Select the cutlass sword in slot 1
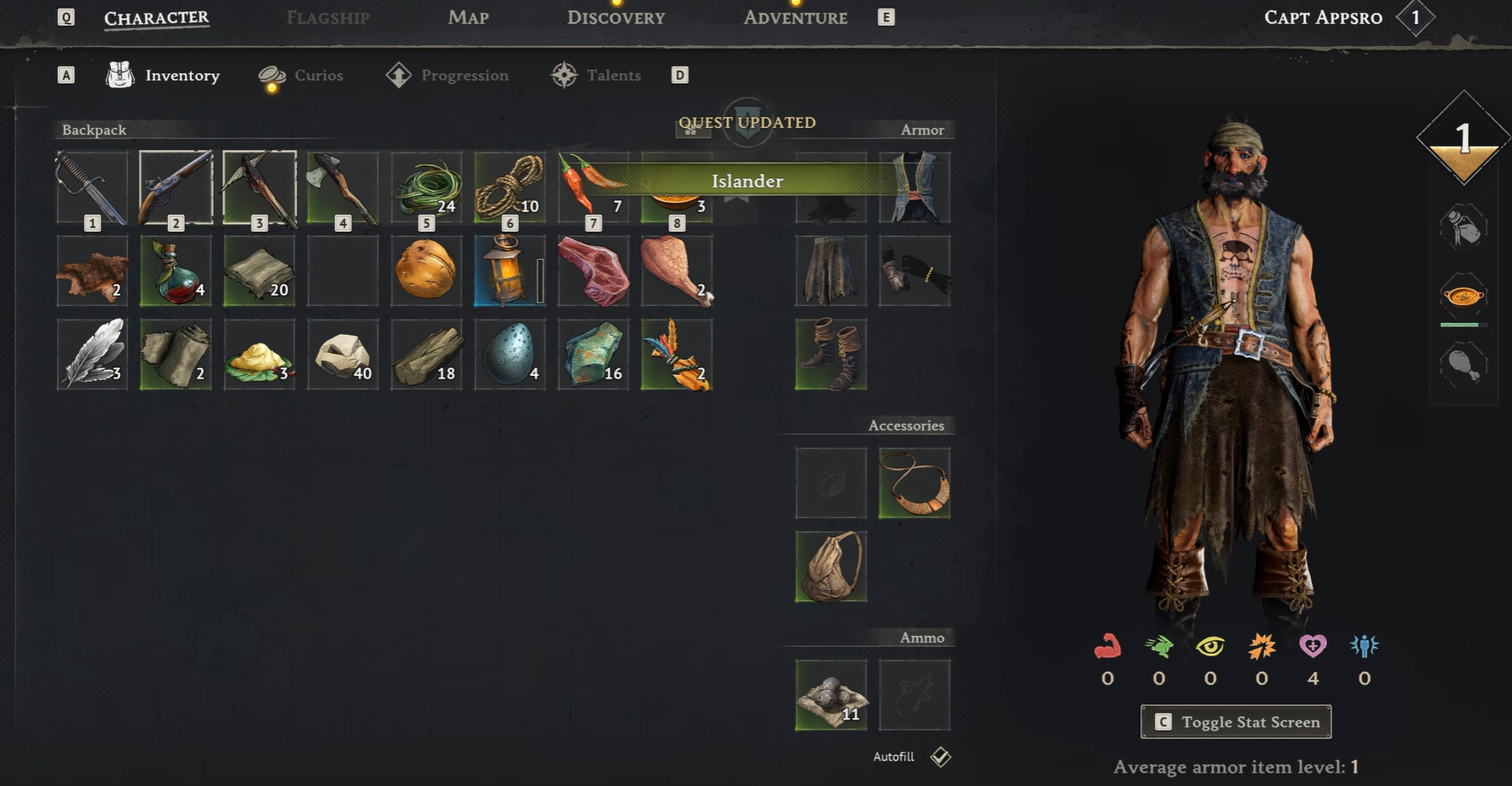Viewport: 1512px width, 786px height. (92, 188)
